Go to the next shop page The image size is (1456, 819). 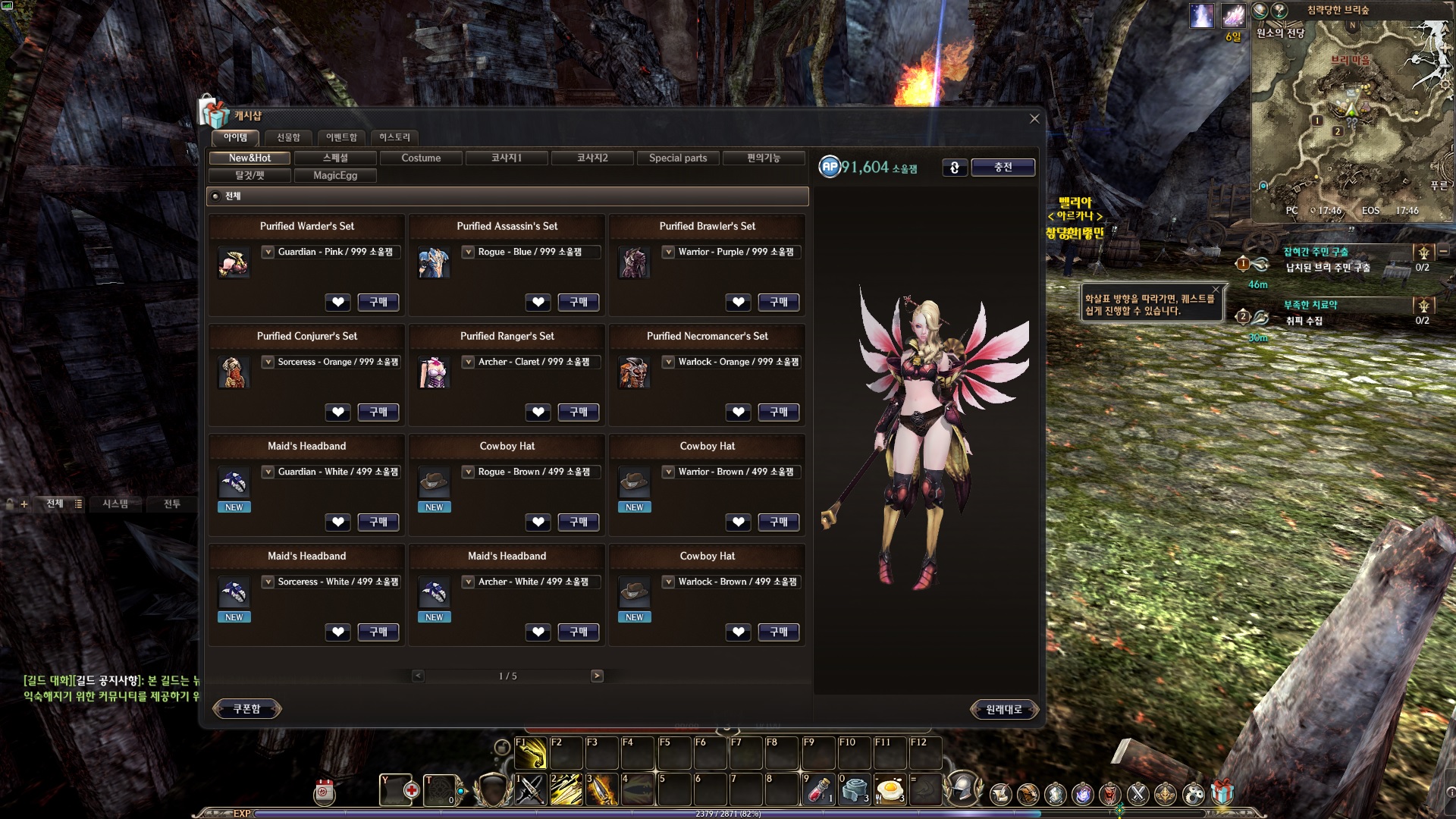click(597, 676)
